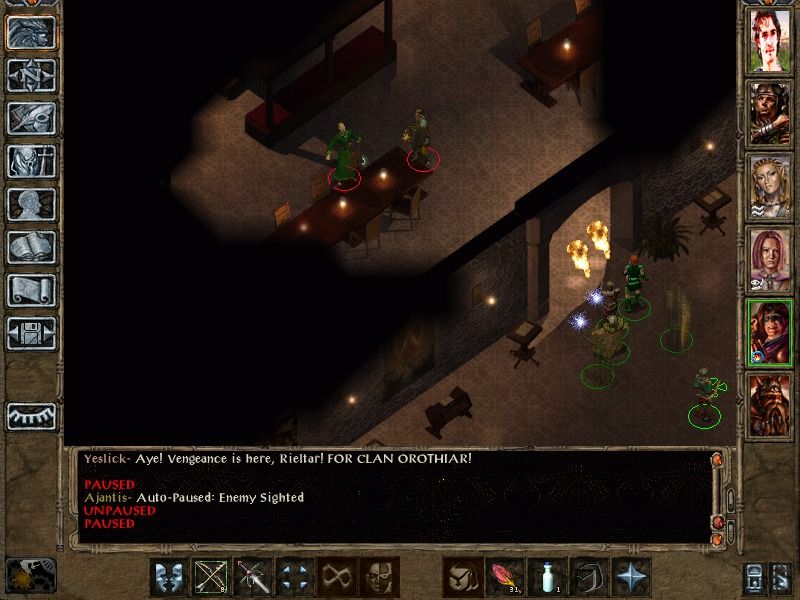Open options via the floppy disk icon
This screenshot has width=800, height=600.
coord(31,333)
